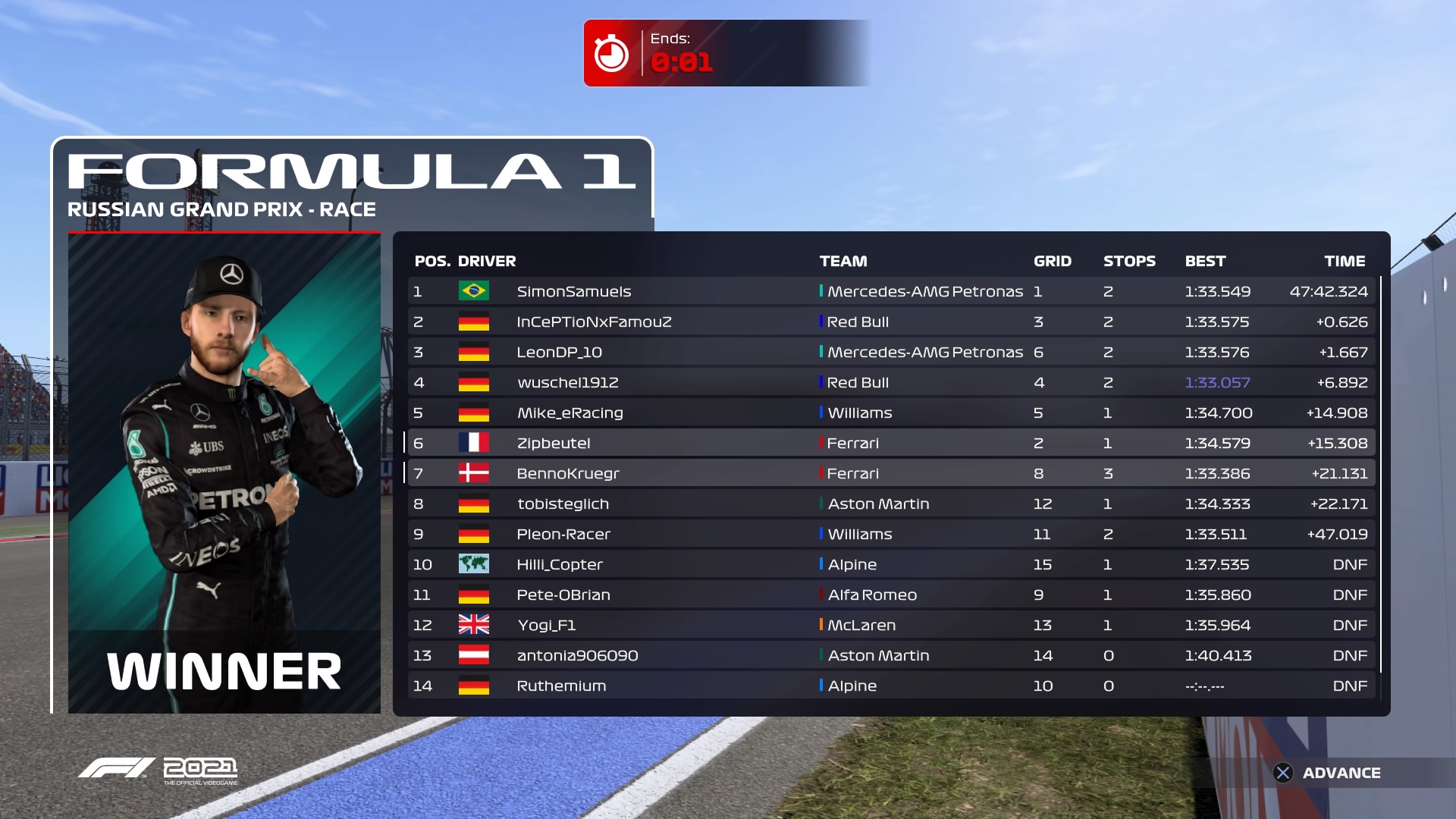Select Mike_eRacing driver row

point(570,413)
